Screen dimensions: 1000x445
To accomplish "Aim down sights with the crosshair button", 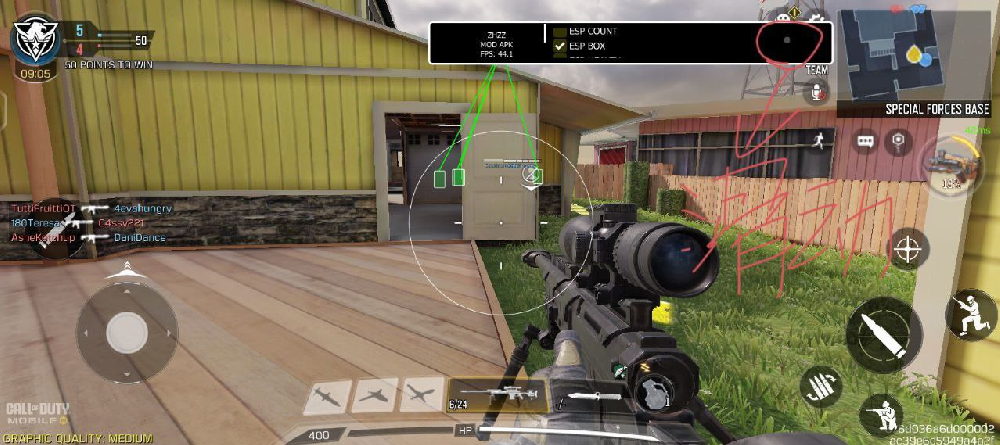I will click(908, 248).
